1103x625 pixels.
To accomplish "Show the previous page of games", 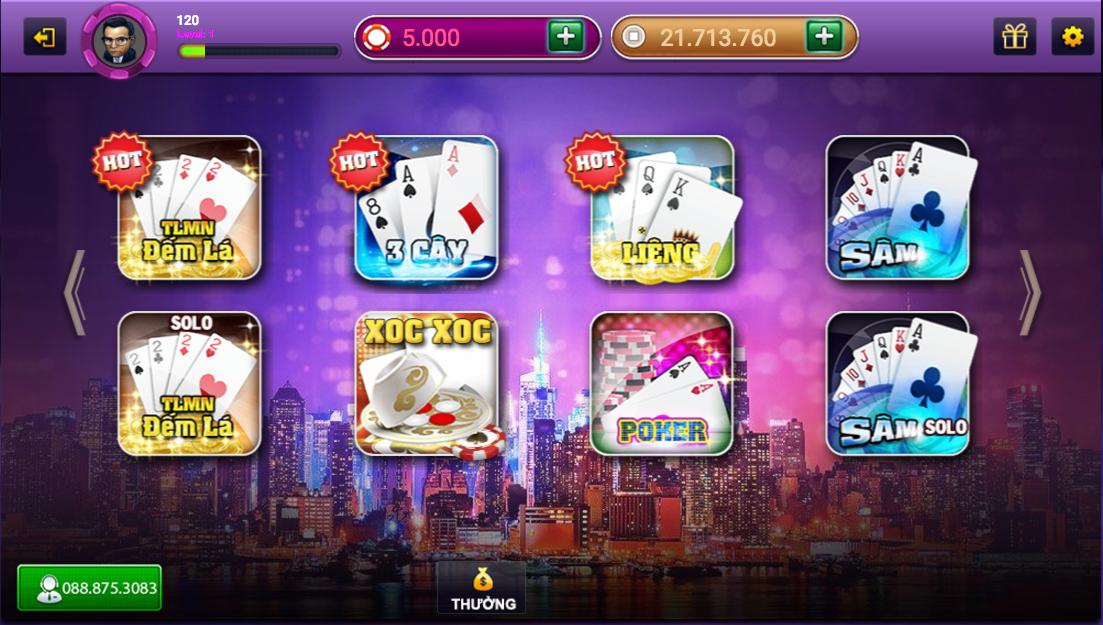I will 75,292.
